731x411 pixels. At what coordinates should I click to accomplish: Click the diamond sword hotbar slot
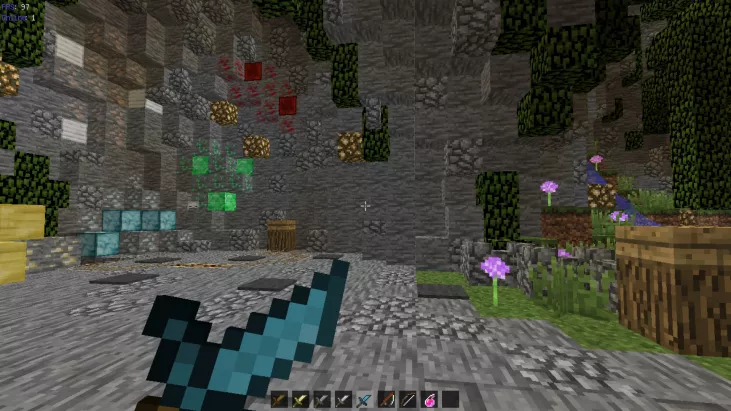pyautogui.click(x=364, y=400)
